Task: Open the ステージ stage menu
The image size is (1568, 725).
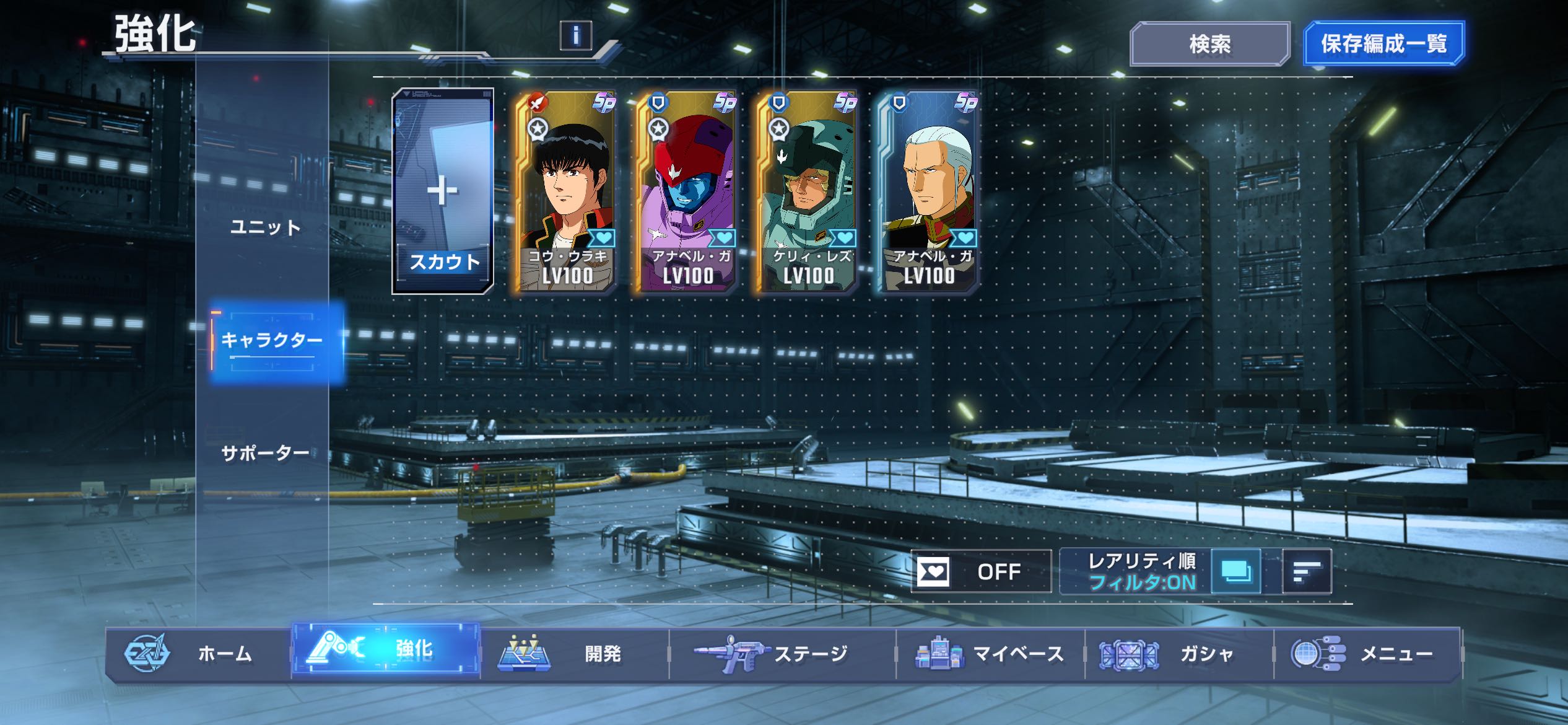Action: tap(782, 654)
